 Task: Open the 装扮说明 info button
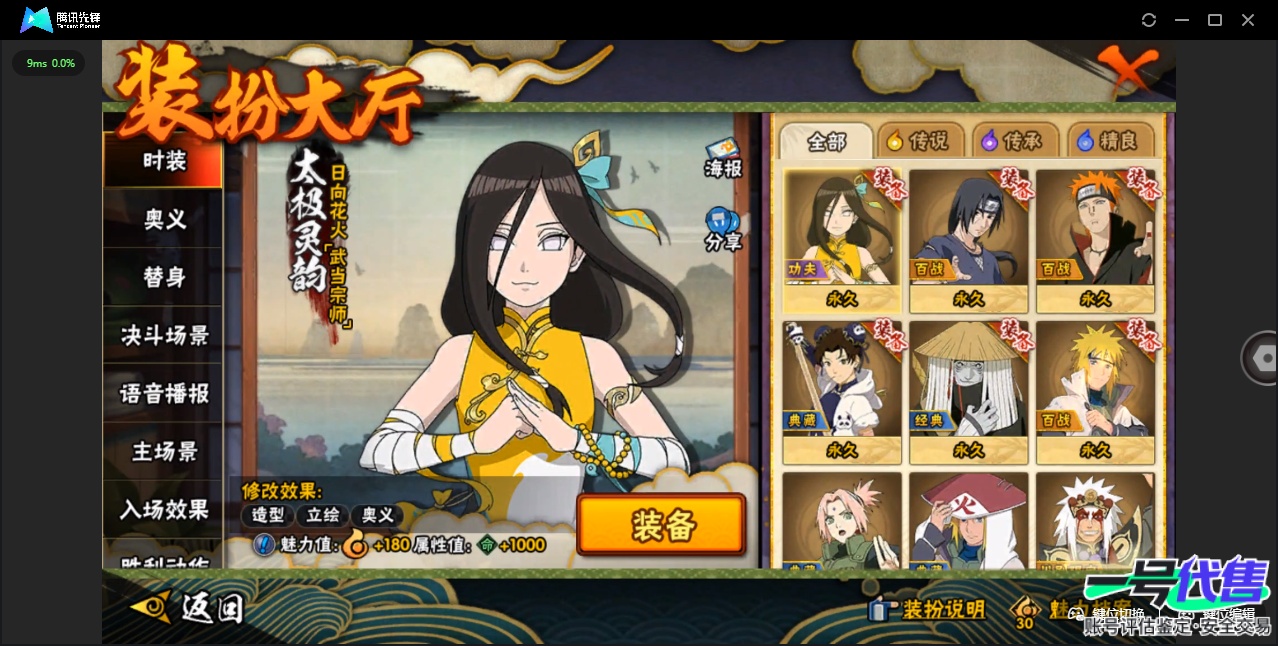928,609
